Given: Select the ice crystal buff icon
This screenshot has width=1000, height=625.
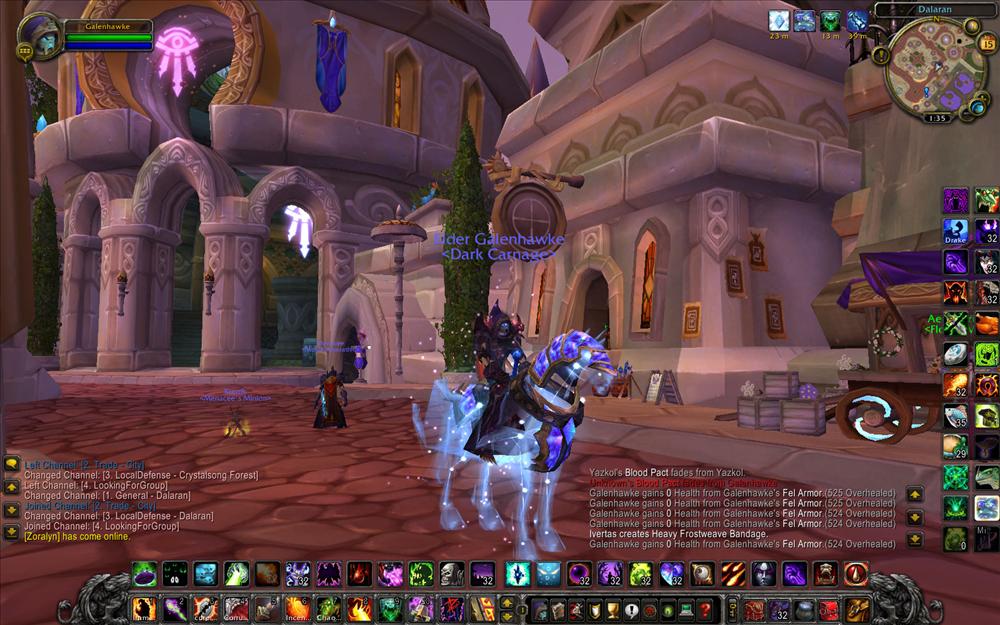Looking at the screenshot, I should [x=778, y=20].
